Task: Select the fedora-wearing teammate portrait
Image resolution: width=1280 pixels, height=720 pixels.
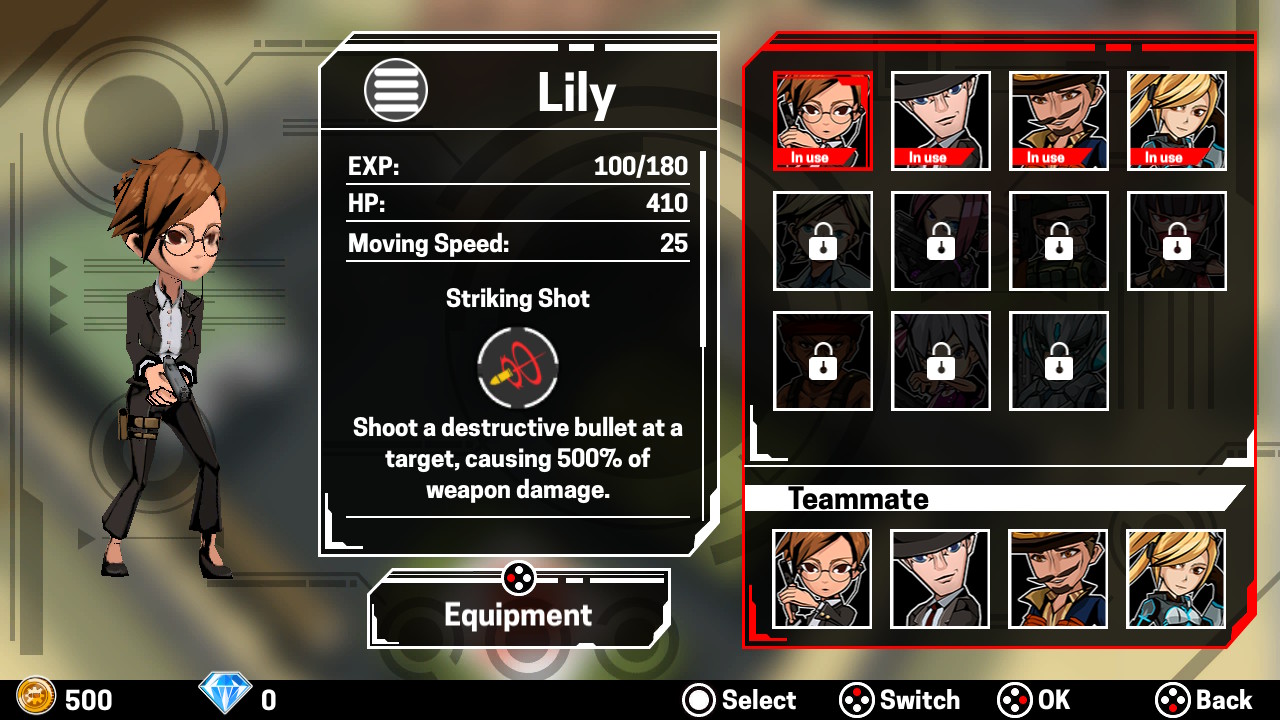Action: click(x=940, y=579)
